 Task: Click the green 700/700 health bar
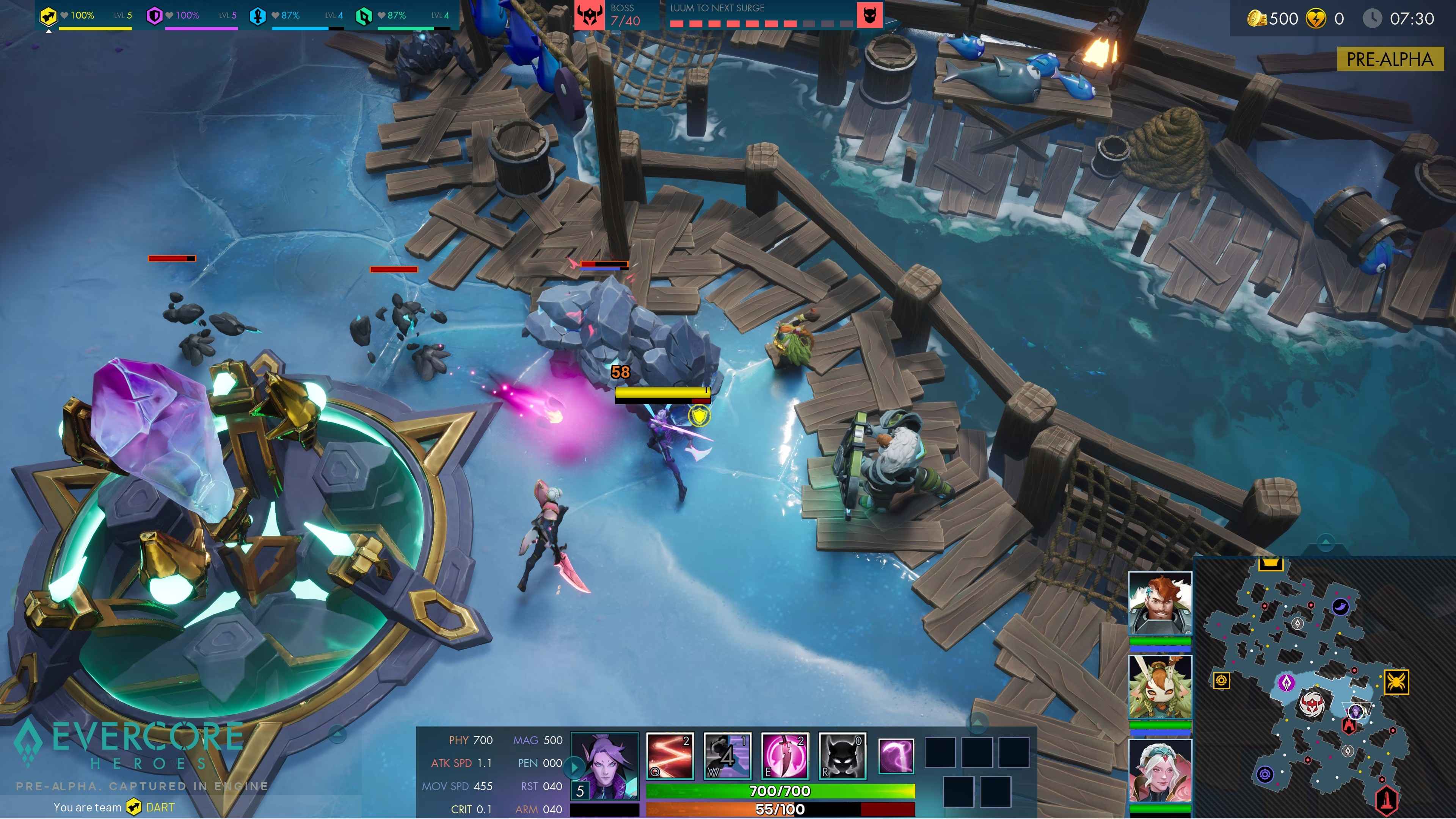click(780, 791)
